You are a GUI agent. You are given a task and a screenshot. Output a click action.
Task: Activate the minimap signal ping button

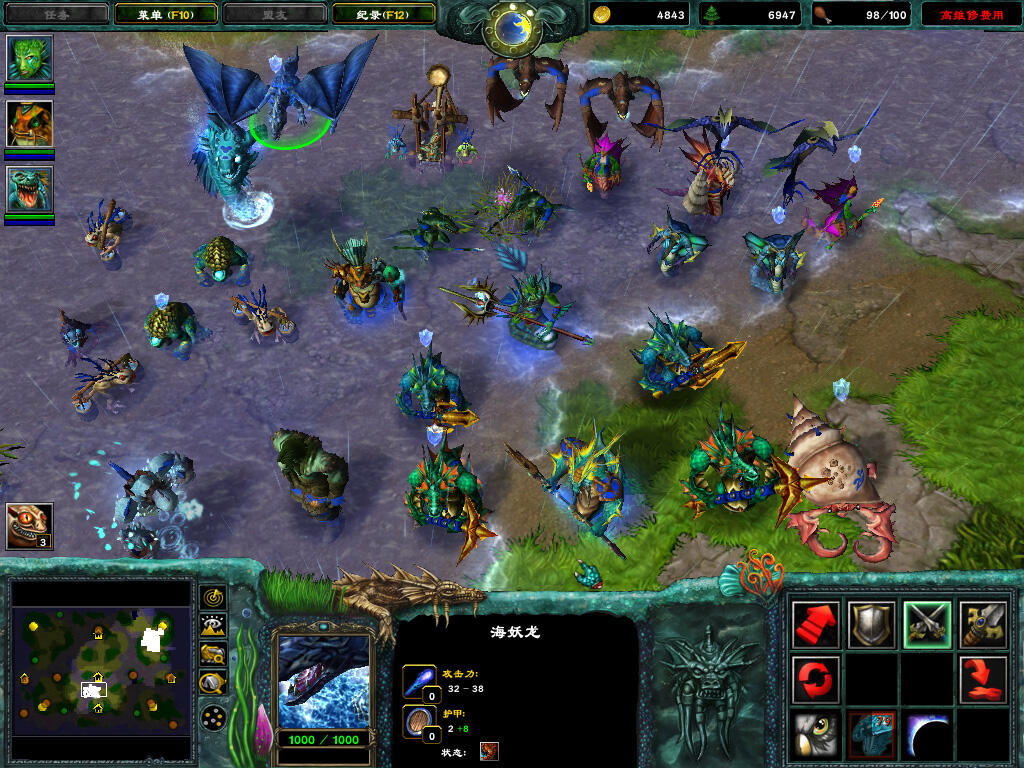[x=212, y=599]
